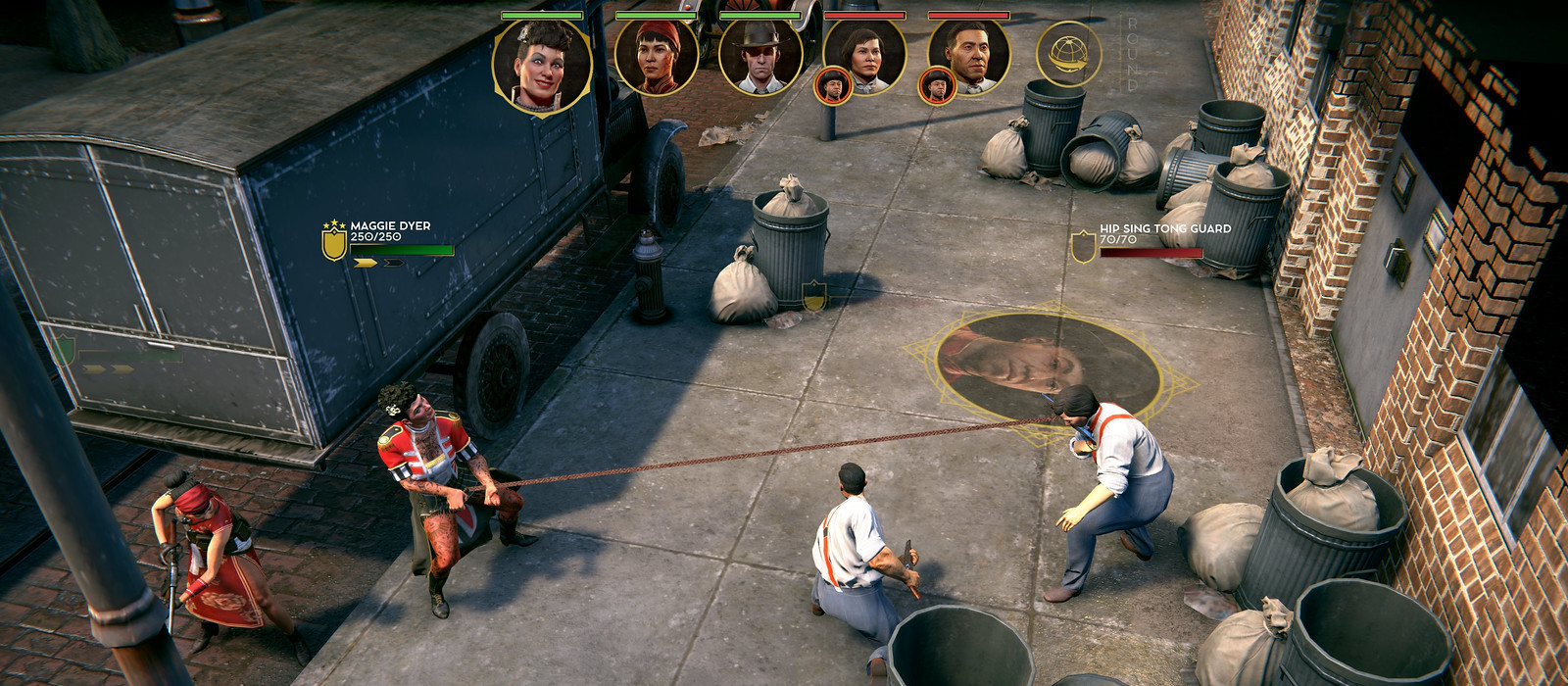Screen dimensions: 1568x686
Task: Click the red-beret woman's turn portrait
Action: tap(656, 57)
